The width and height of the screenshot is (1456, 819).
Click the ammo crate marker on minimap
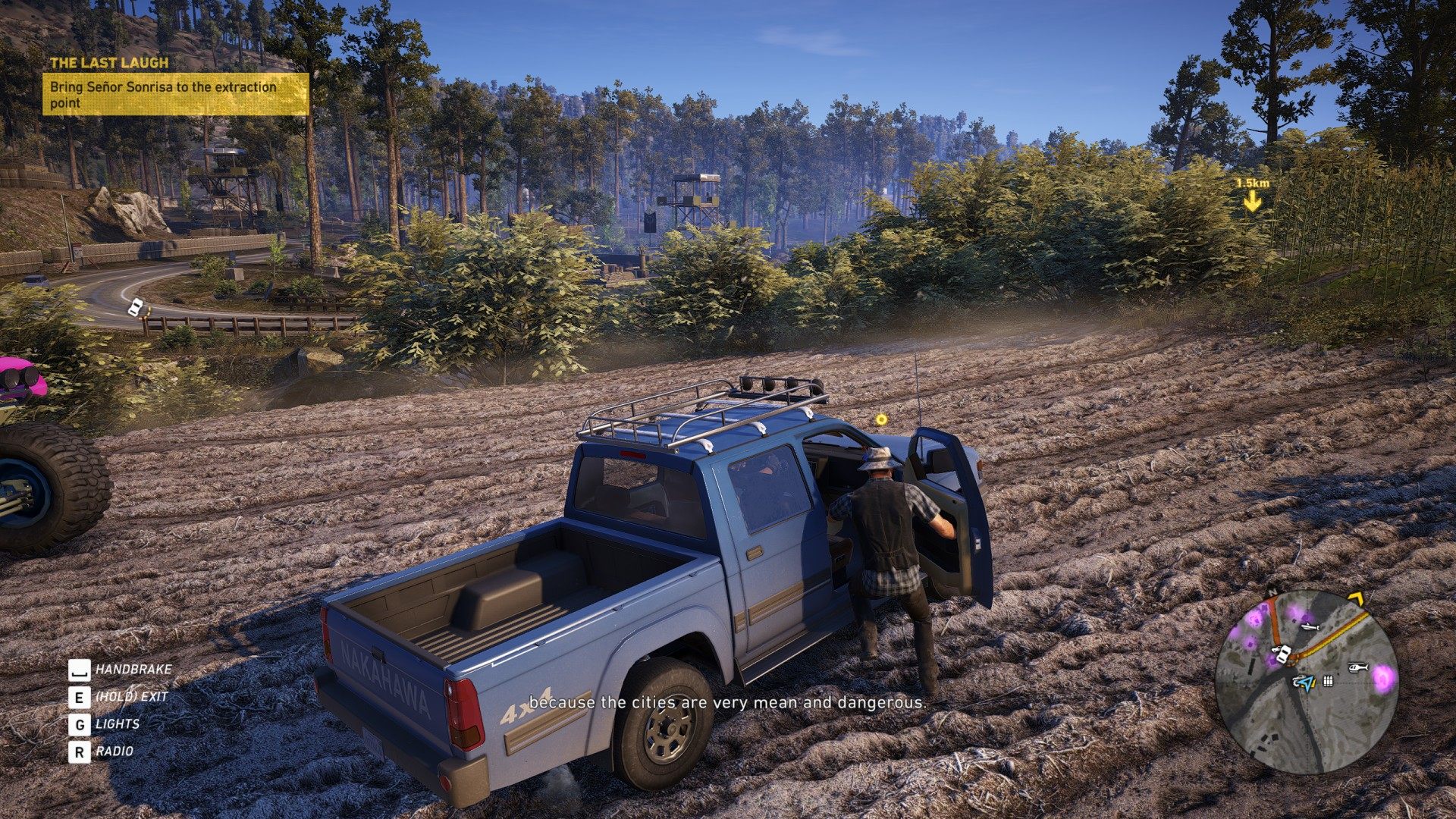pos(1328,681)
